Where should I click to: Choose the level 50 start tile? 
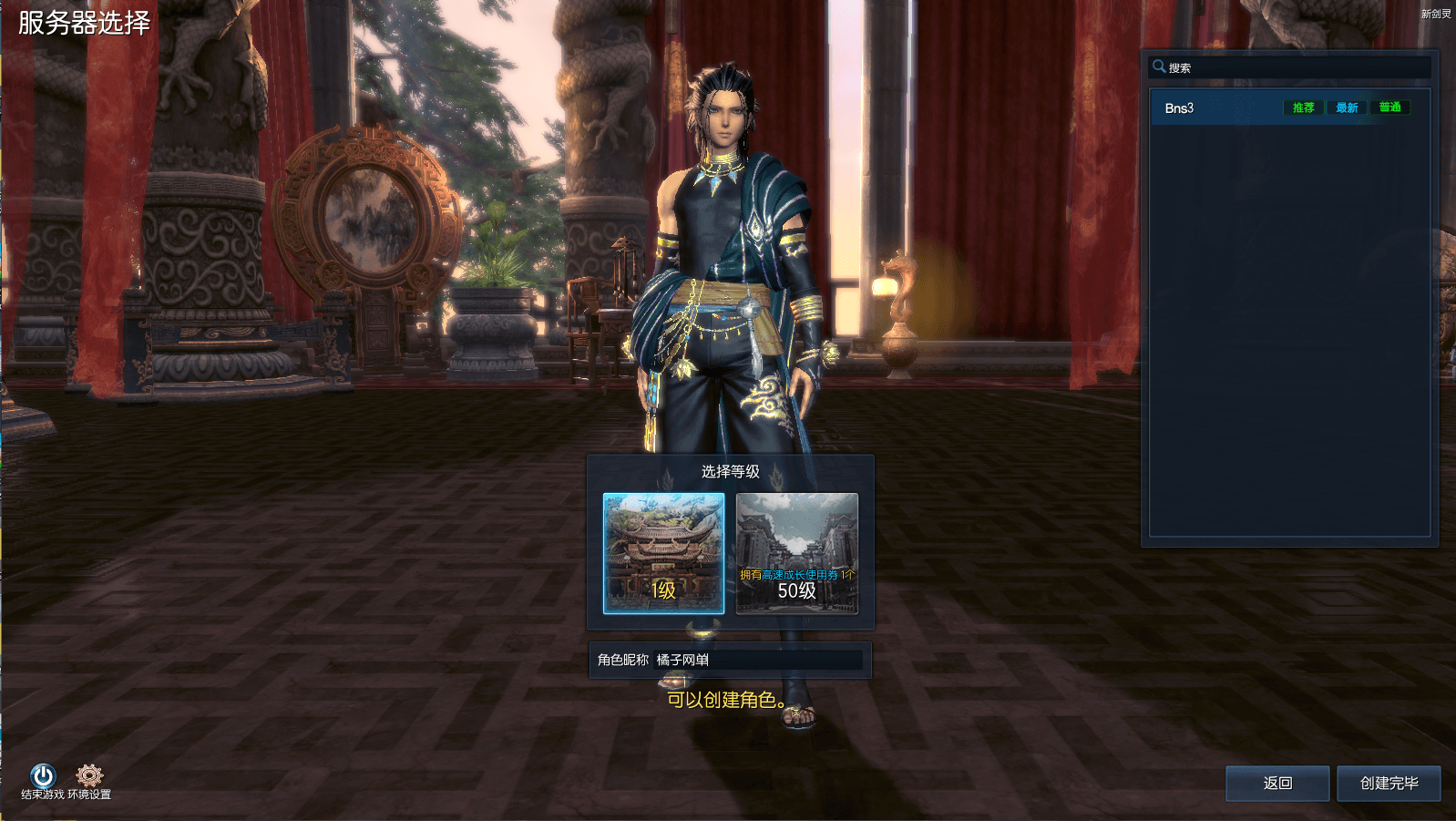point(796,553)
